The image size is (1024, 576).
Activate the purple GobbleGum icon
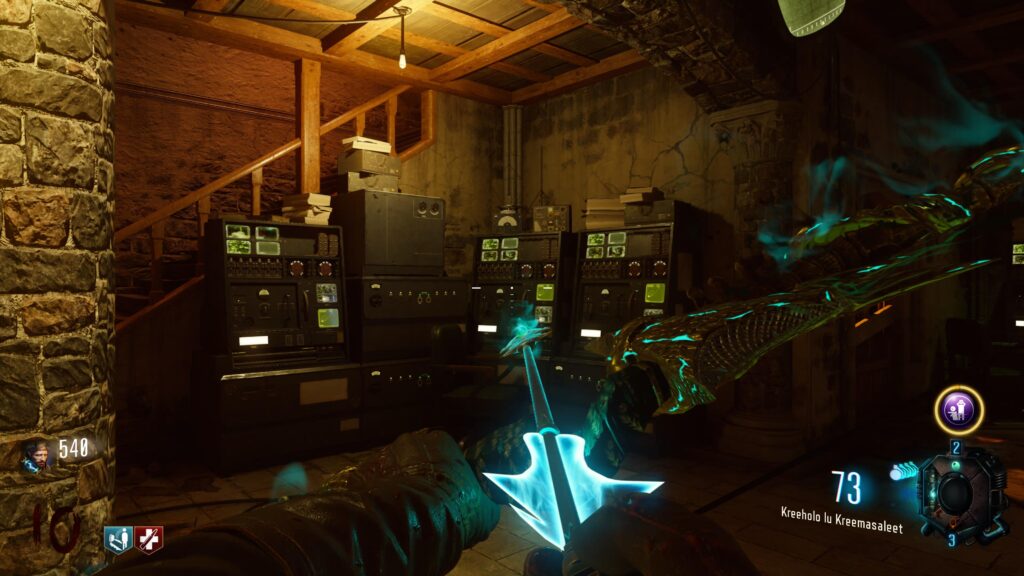[x=958, y=410]
